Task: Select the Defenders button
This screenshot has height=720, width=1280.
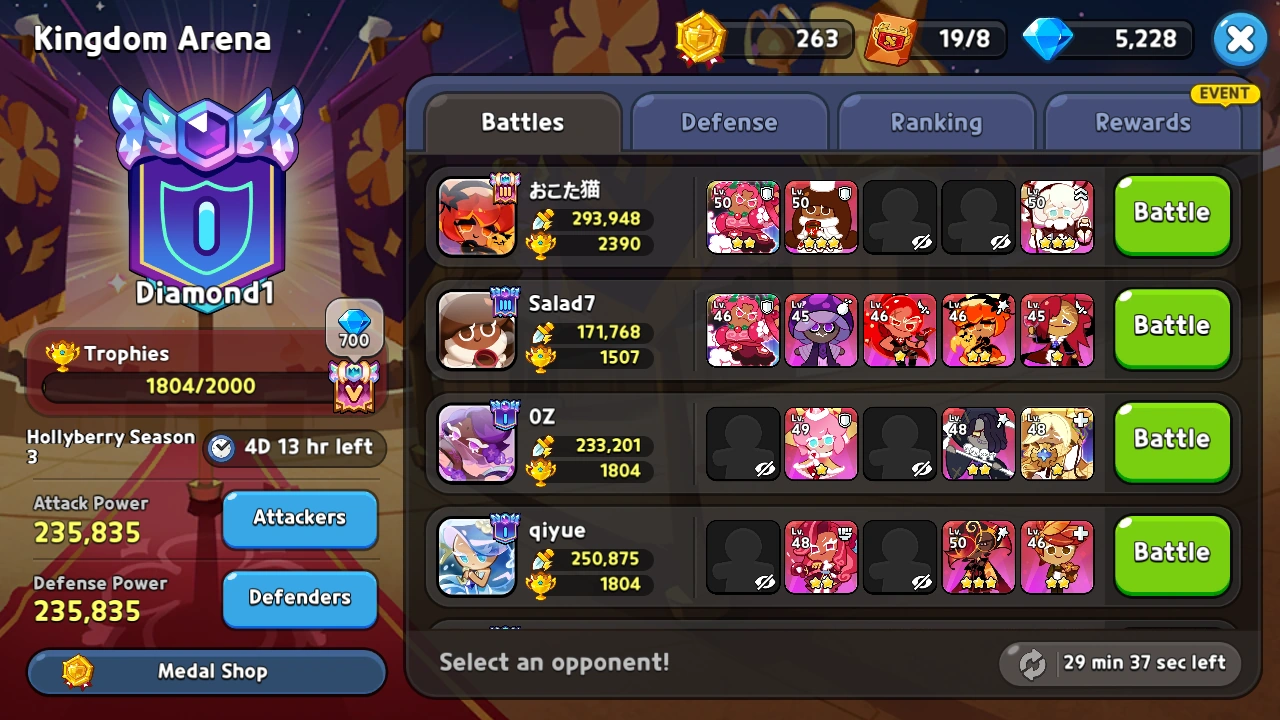Action: [x=299, y=599]
